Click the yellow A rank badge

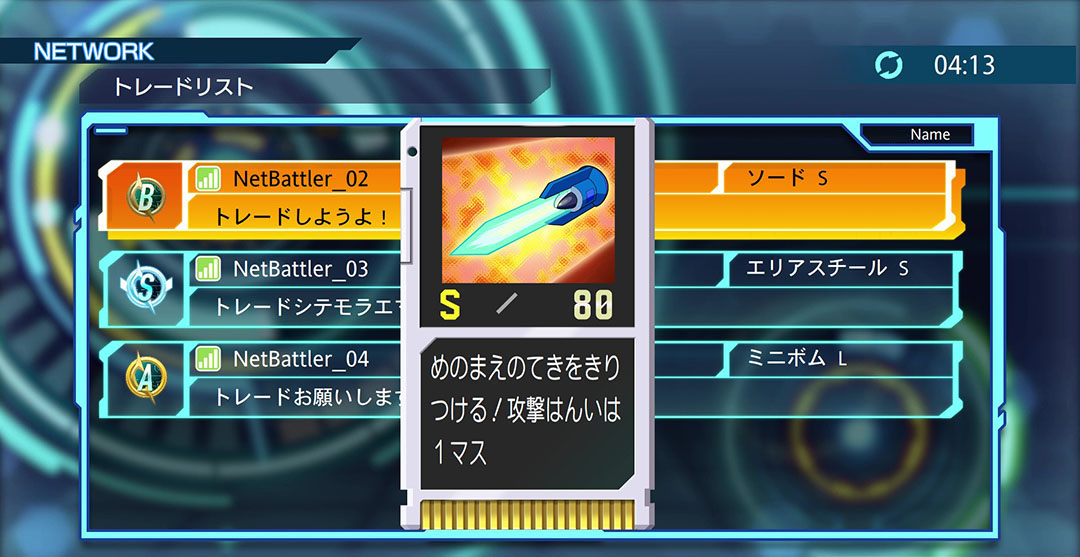[x=144, y=378]
